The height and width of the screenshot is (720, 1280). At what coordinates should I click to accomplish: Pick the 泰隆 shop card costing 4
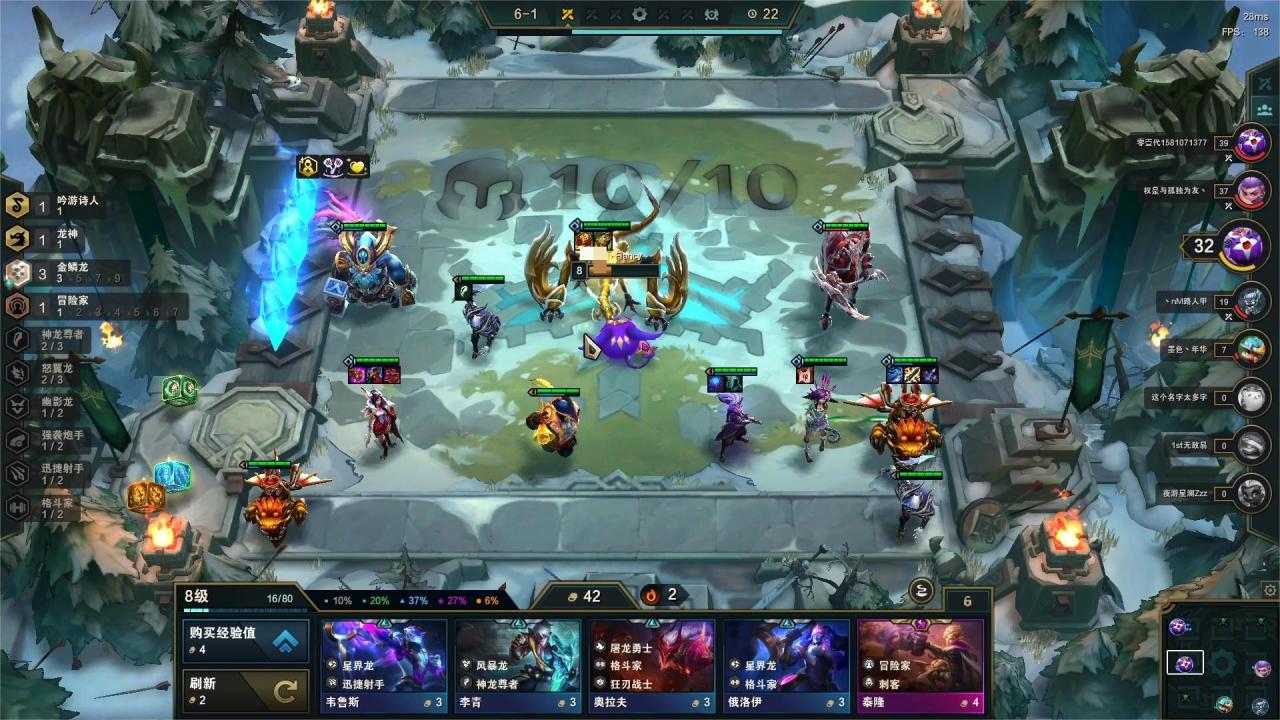click(x=920, y=665)
